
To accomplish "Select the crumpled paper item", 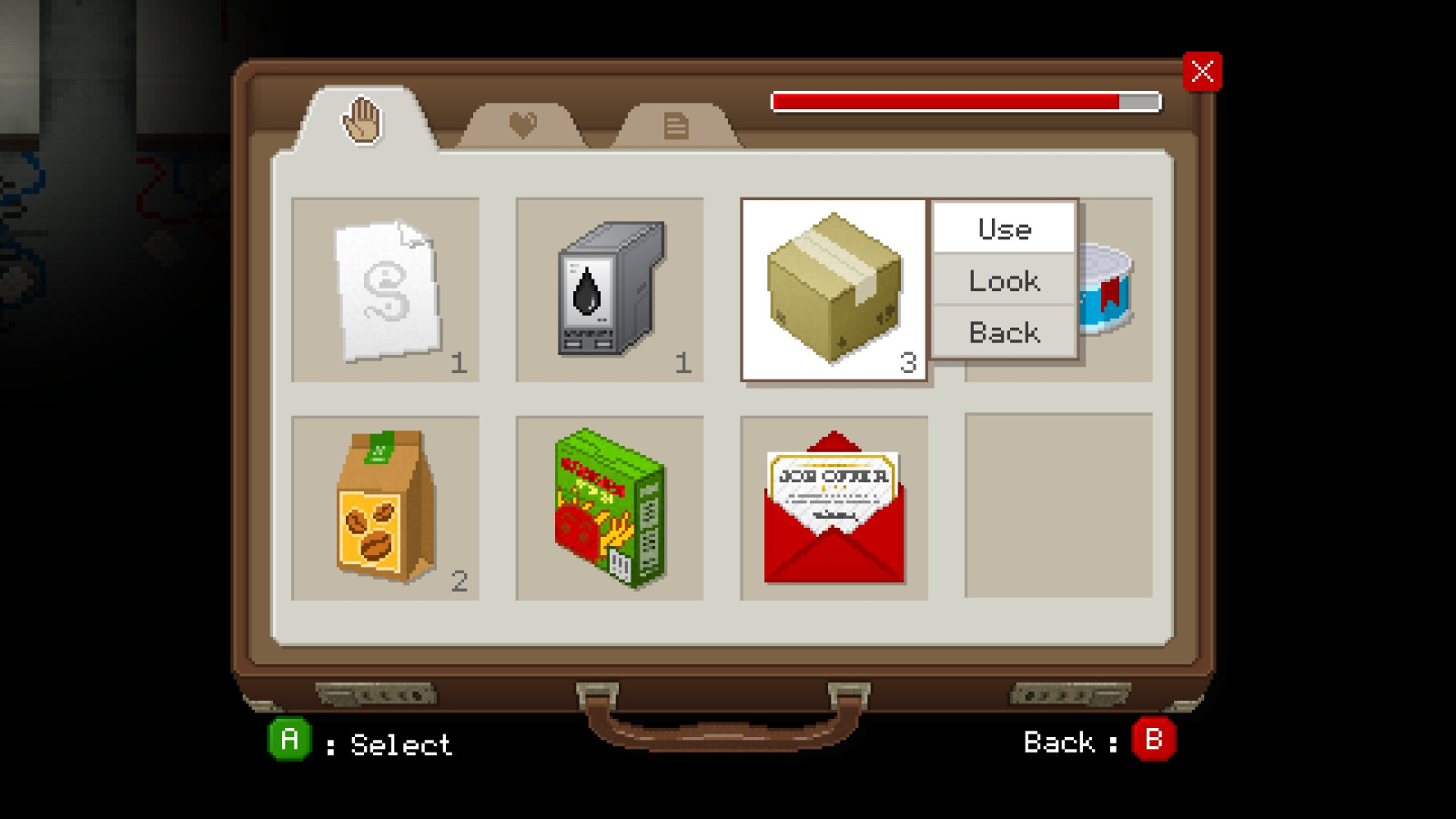I will point(385,289).
